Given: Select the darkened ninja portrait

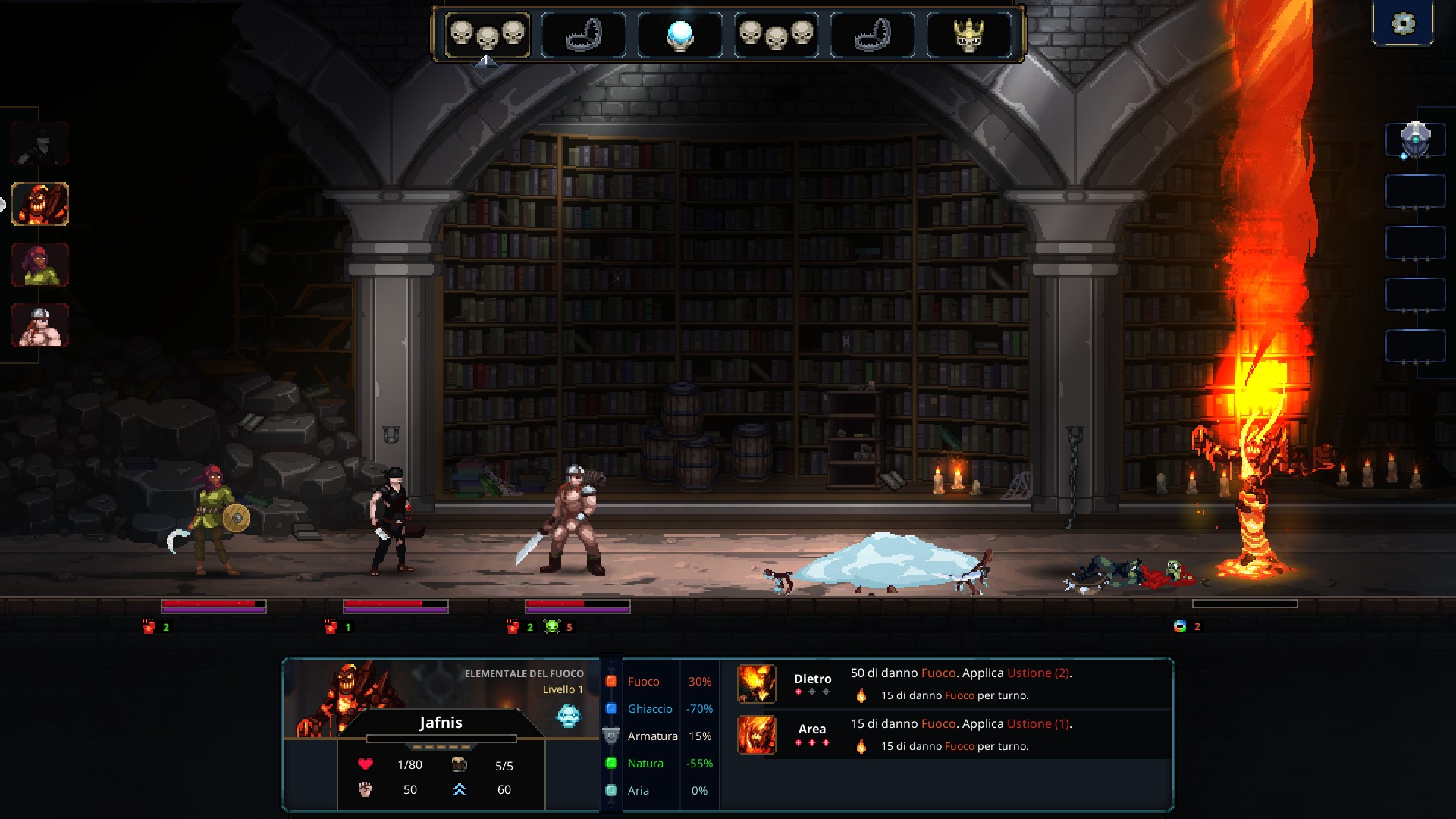Looking at the screenshot, I should (x=40, y=143).
